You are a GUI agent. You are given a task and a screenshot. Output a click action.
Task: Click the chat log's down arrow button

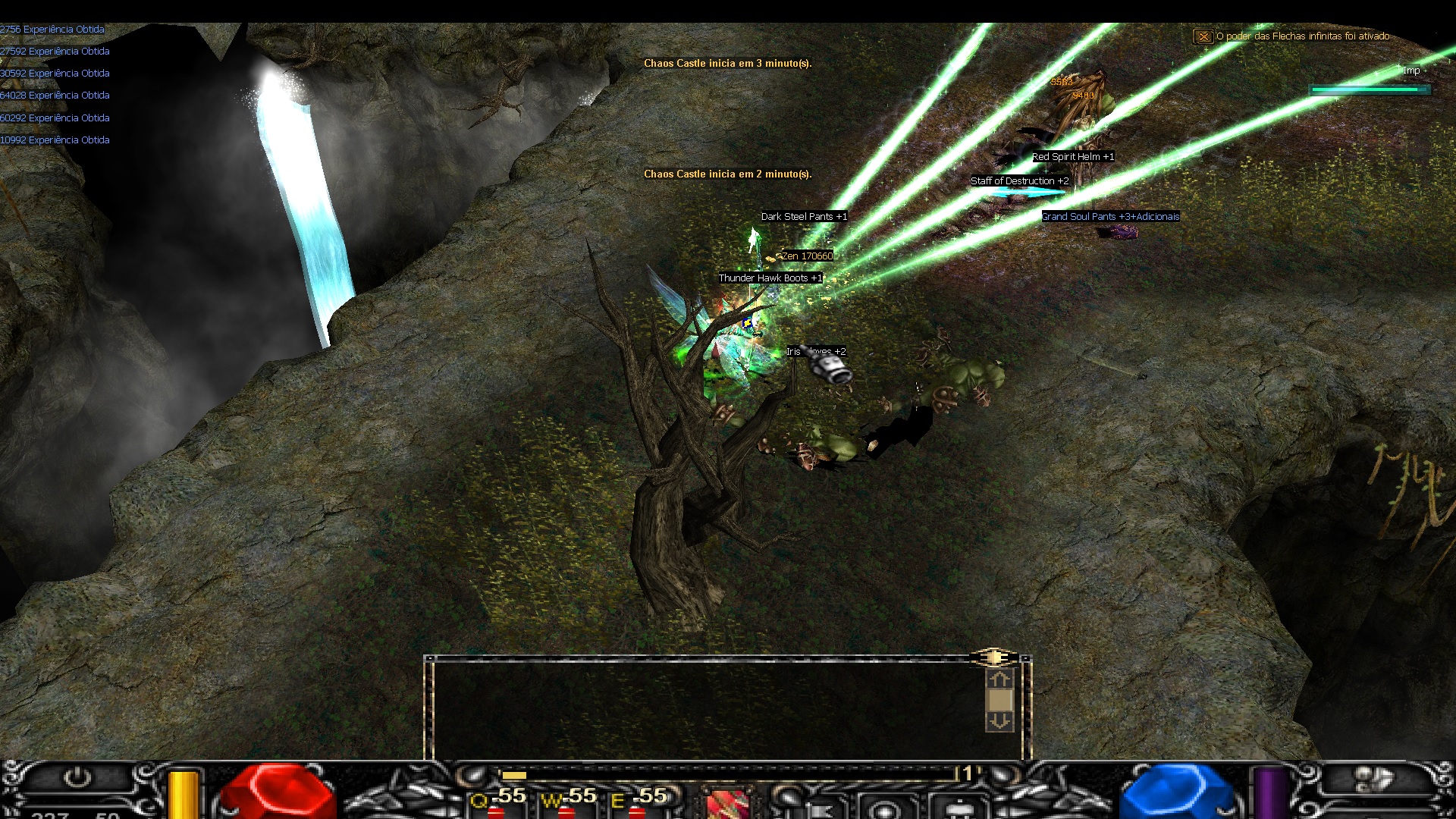pos(999,721)
